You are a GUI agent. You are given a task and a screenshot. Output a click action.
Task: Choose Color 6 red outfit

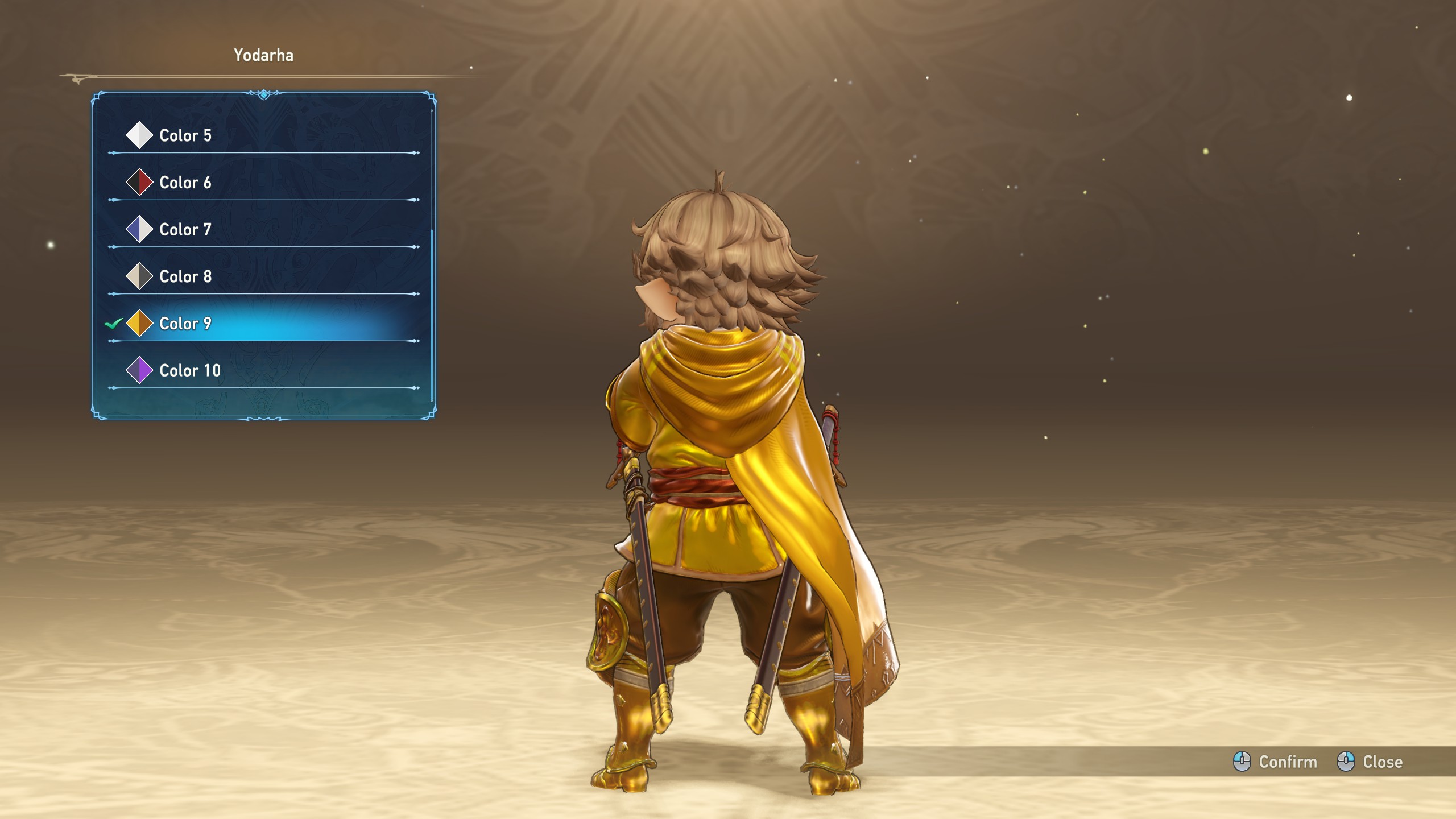pos(185,183)
